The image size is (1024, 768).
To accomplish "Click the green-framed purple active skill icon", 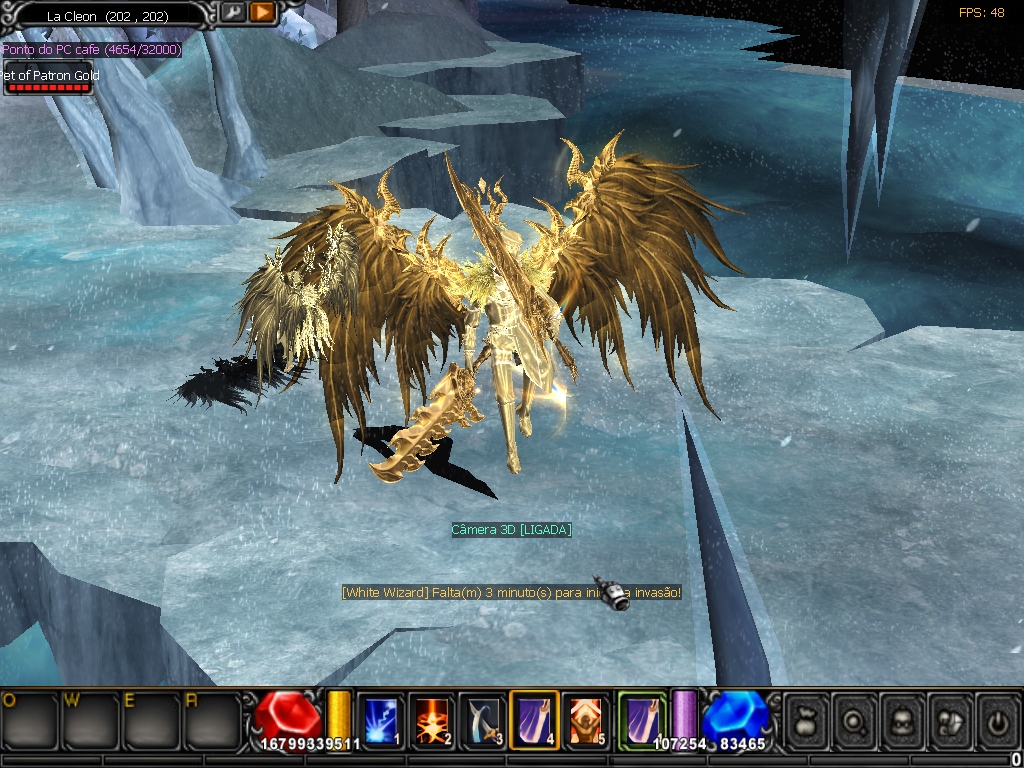I will click(641, 720).
